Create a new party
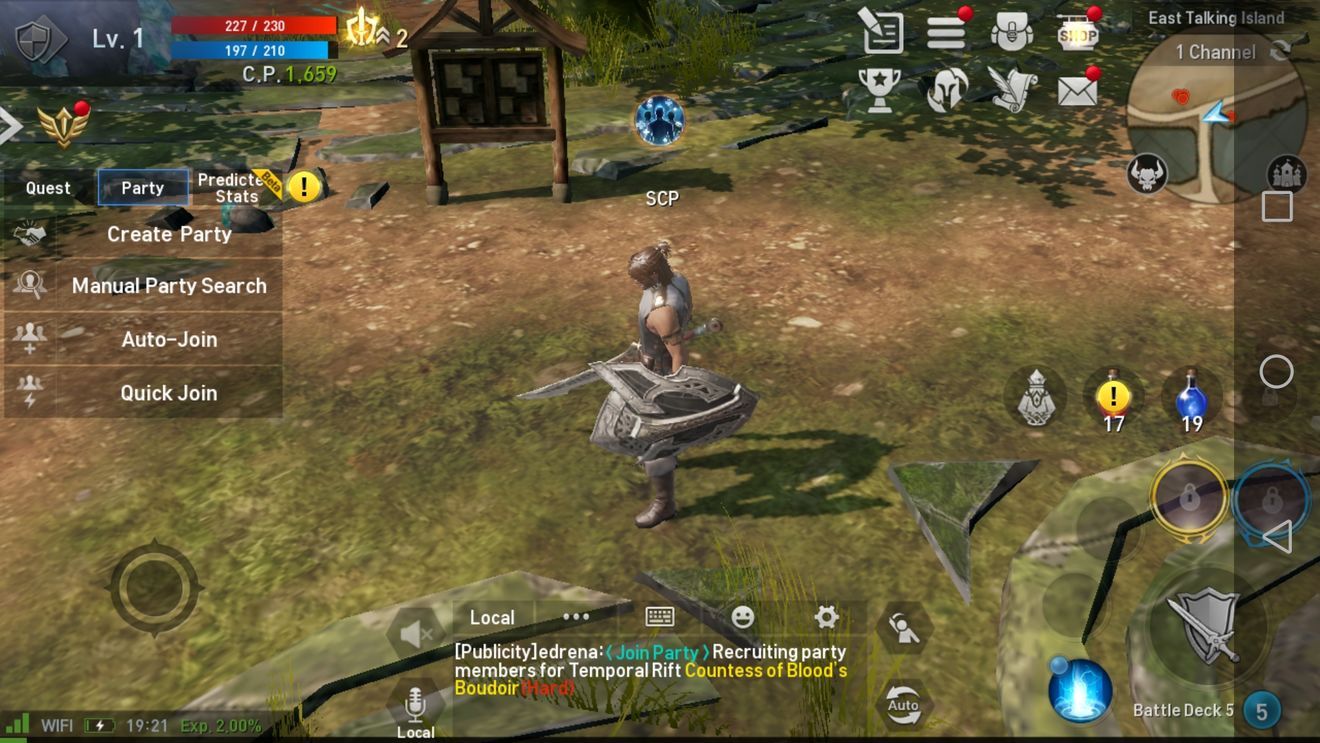The height and width of the screenshot is (743, 1320). (x=169, y=234)
